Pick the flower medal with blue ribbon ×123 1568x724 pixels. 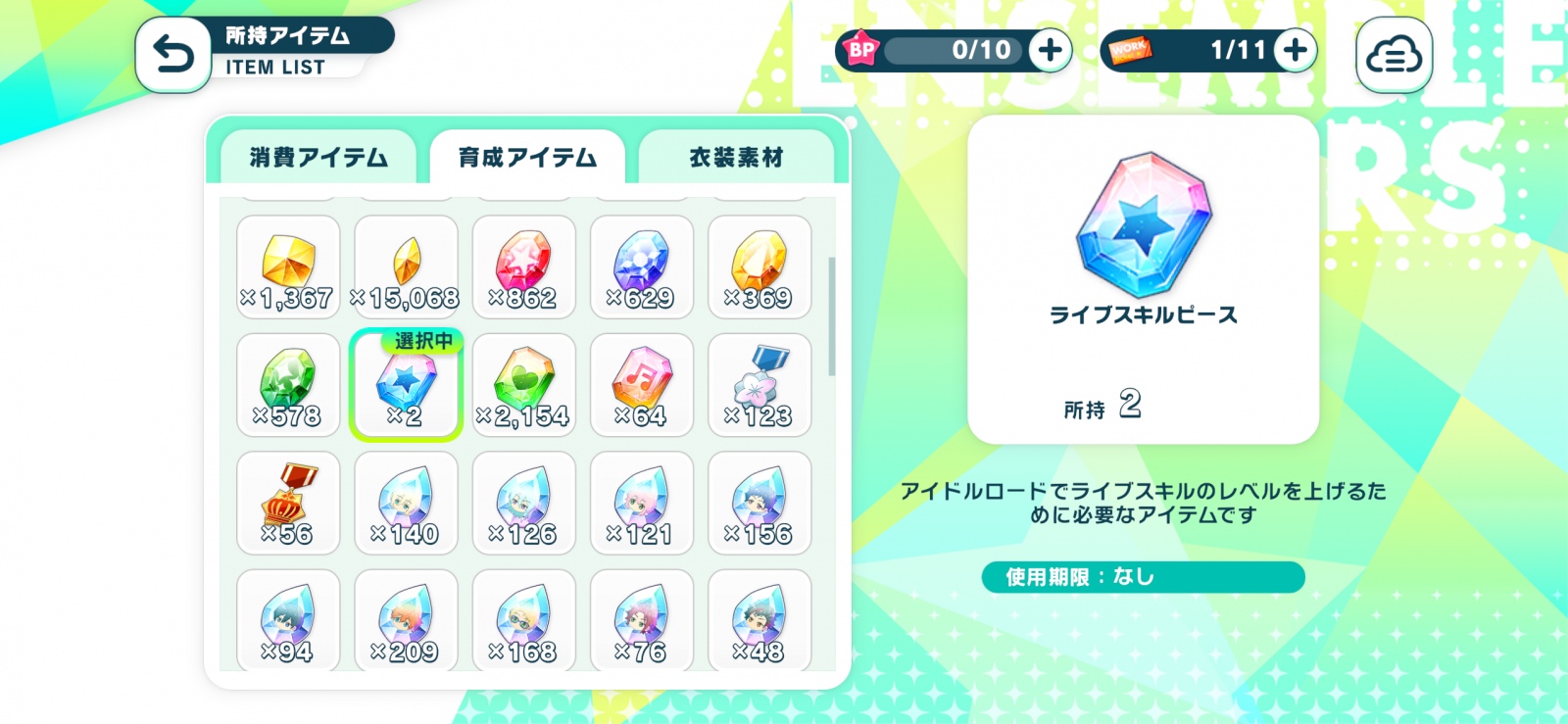pyautogui.click(x=759, y=385)
